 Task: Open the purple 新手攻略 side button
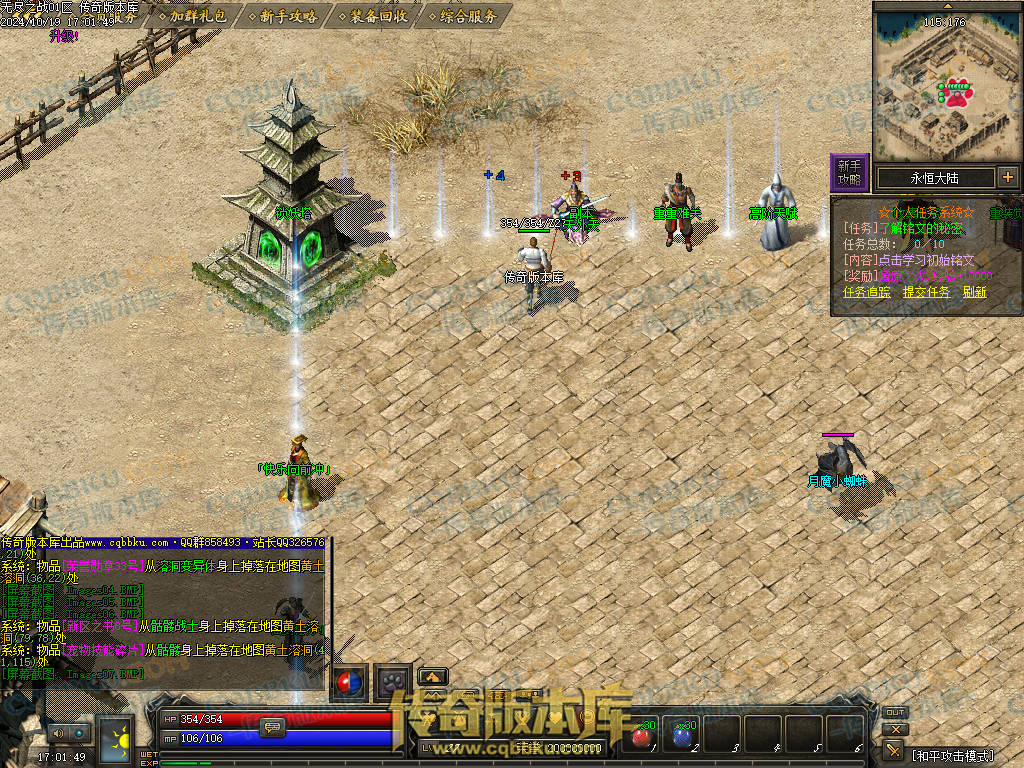(849, 172)
